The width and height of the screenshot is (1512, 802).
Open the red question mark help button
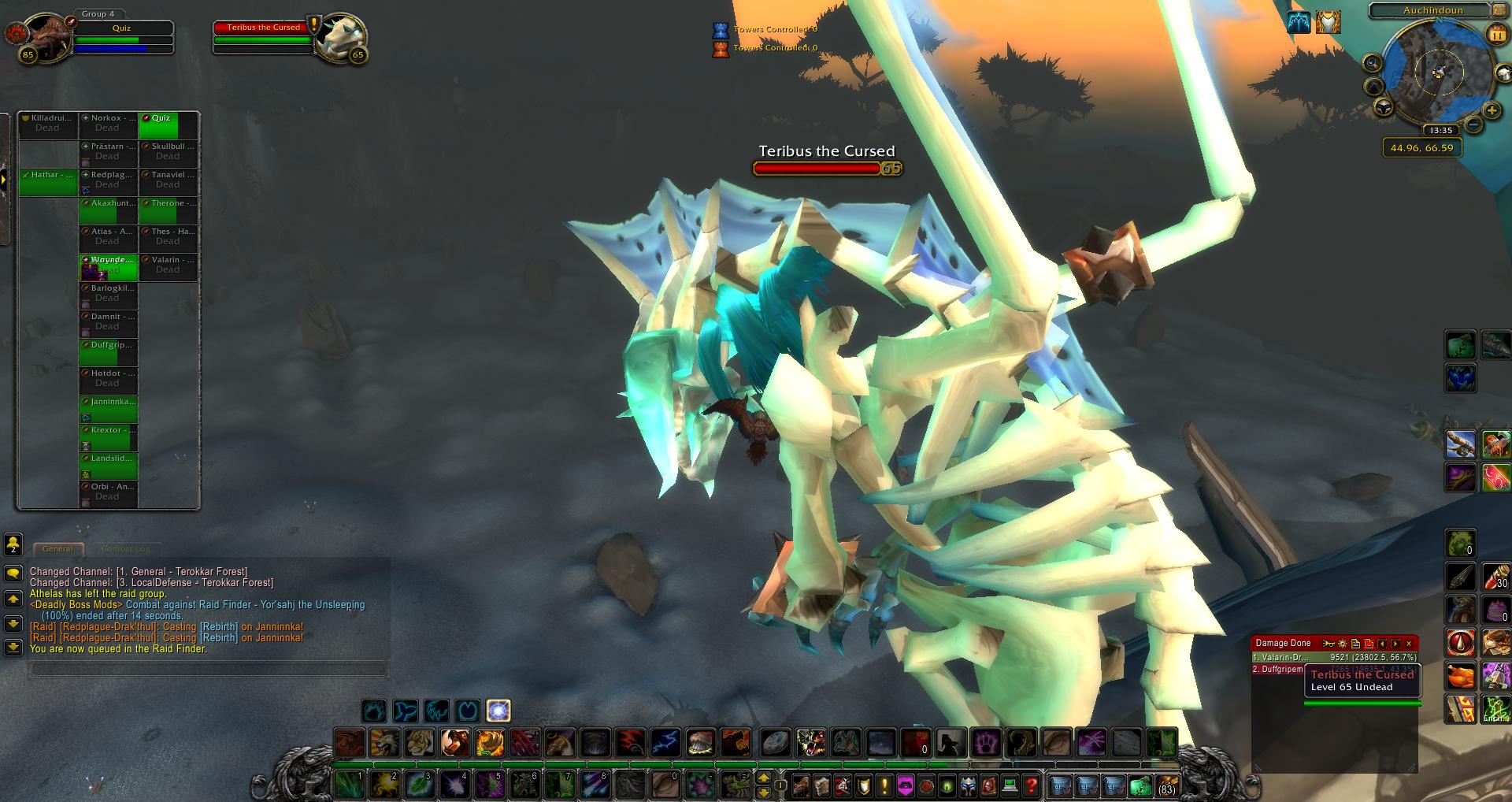[x=1031, y=785]
